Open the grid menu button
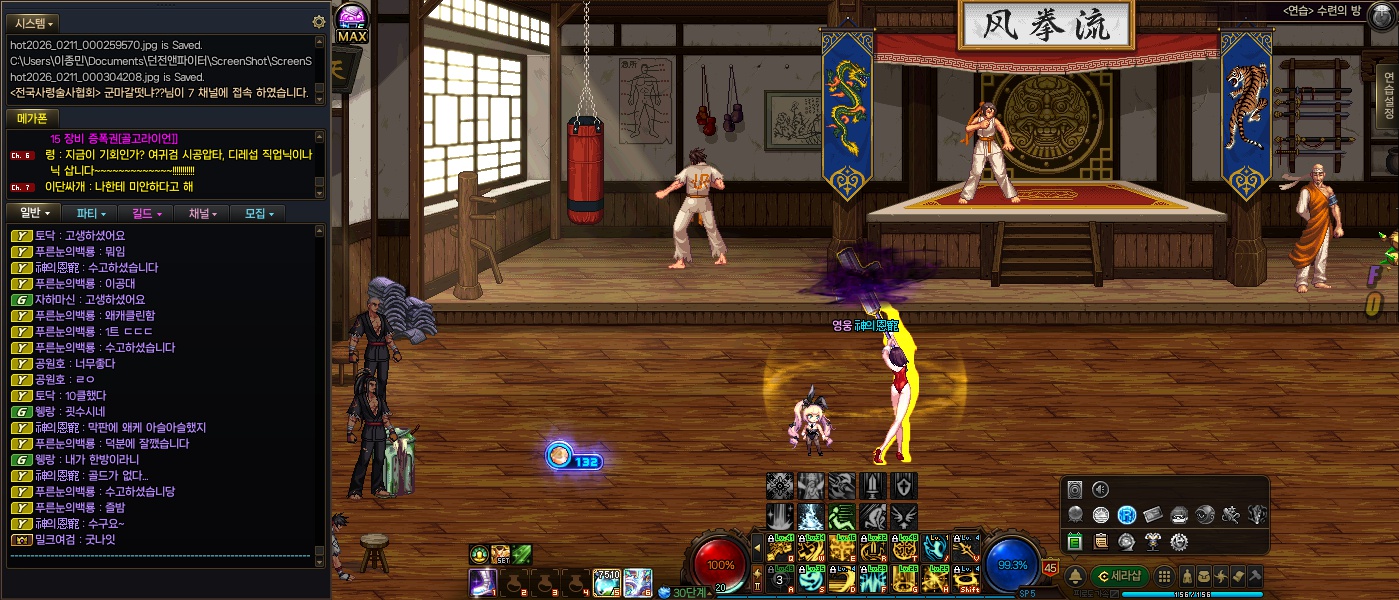The image size is (1399, 600). [1164, 576]
